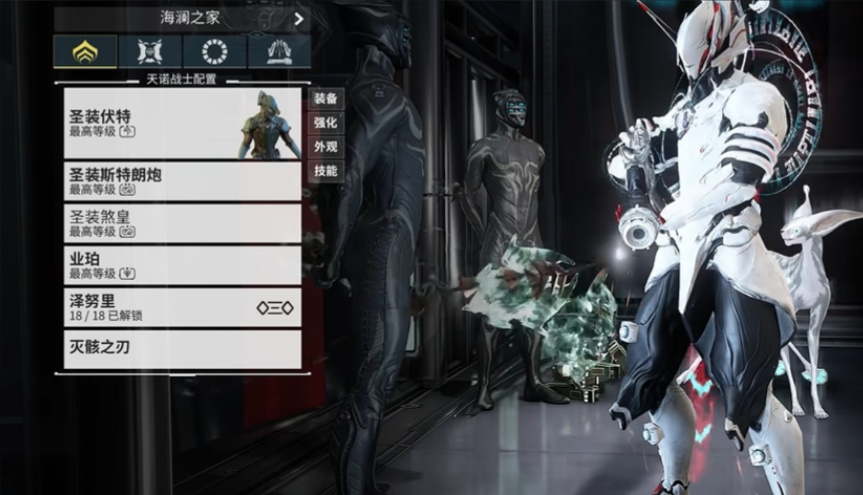Switch to the hands icon tab

click(x=279, y=52)
